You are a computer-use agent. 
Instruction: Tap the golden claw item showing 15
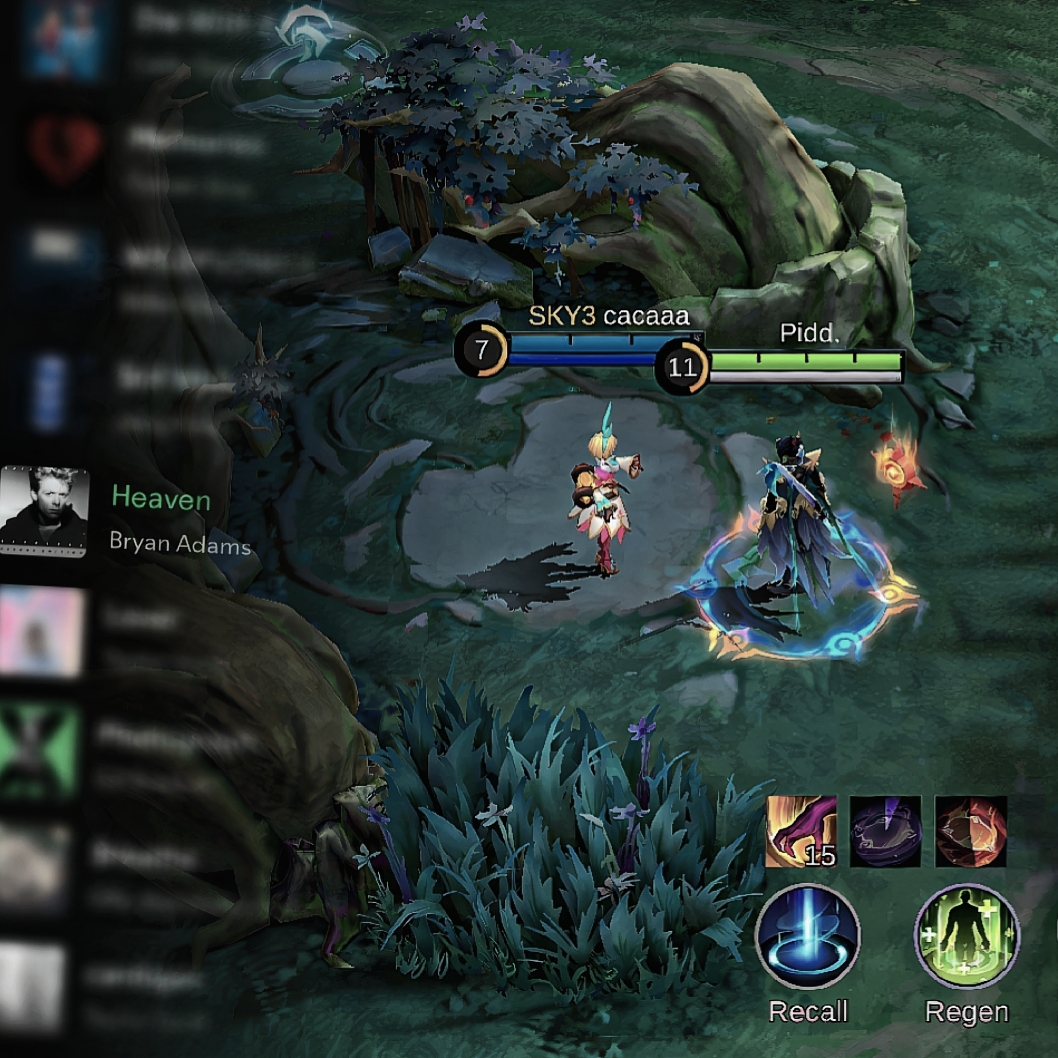pyautogui.click(x=801, y=831)
